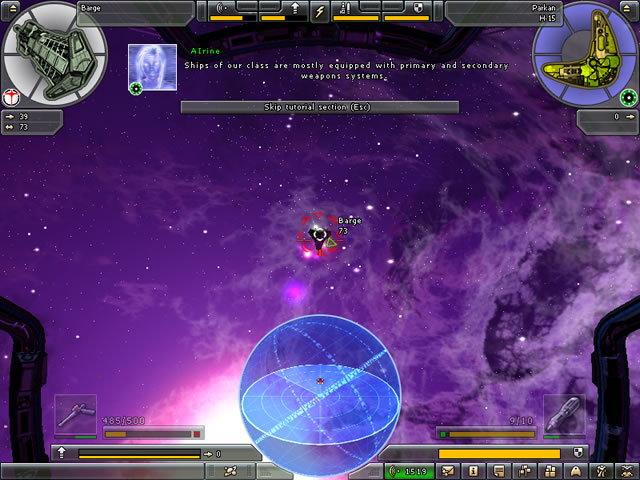Click the pilot figure toolbar button
The image size is (640, 480).
pos(600,471)
